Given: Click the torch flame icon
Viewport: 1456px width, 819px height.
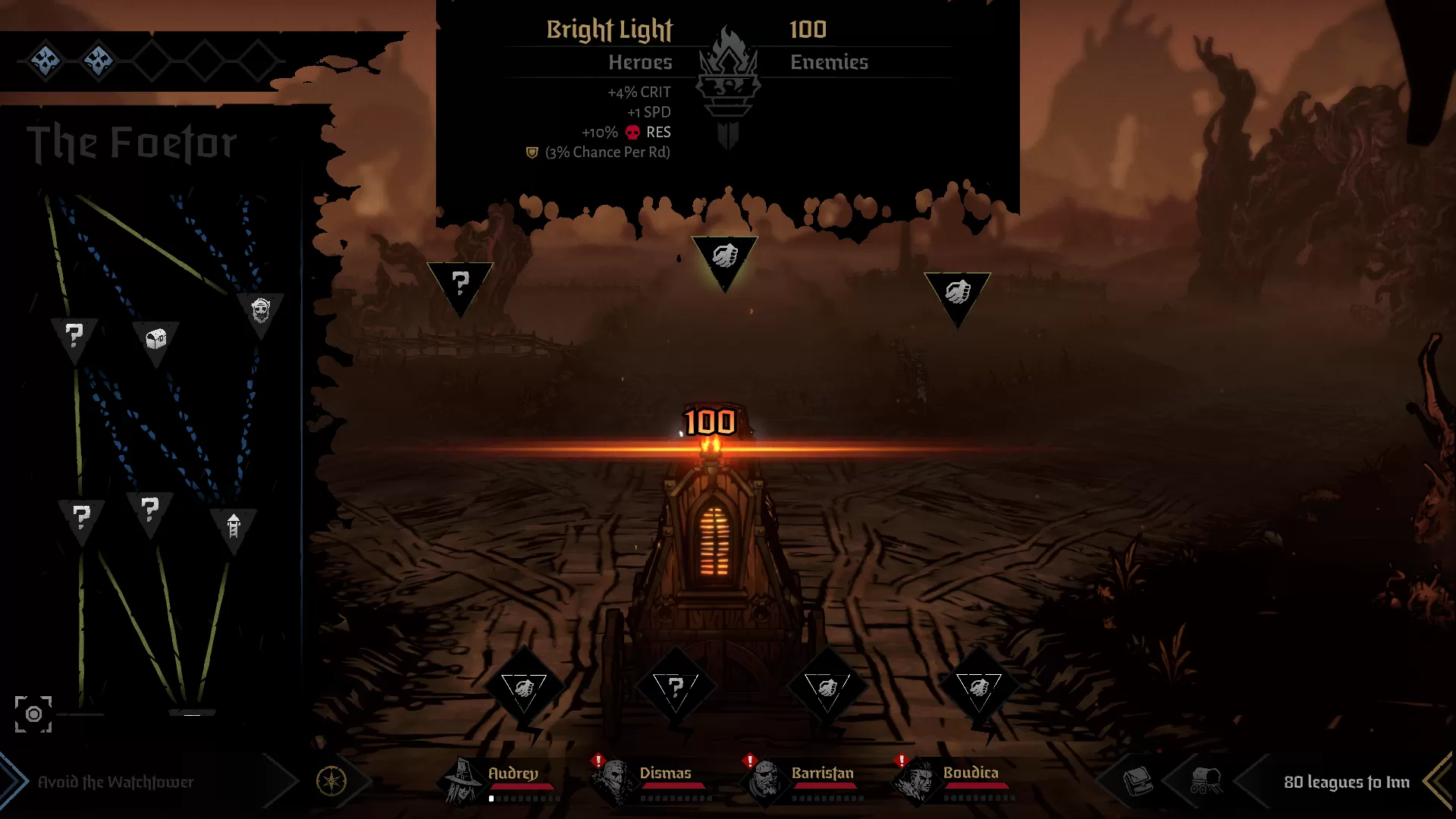Looking at the screenshot, I should pyautogui.click(x=728, y=72).
